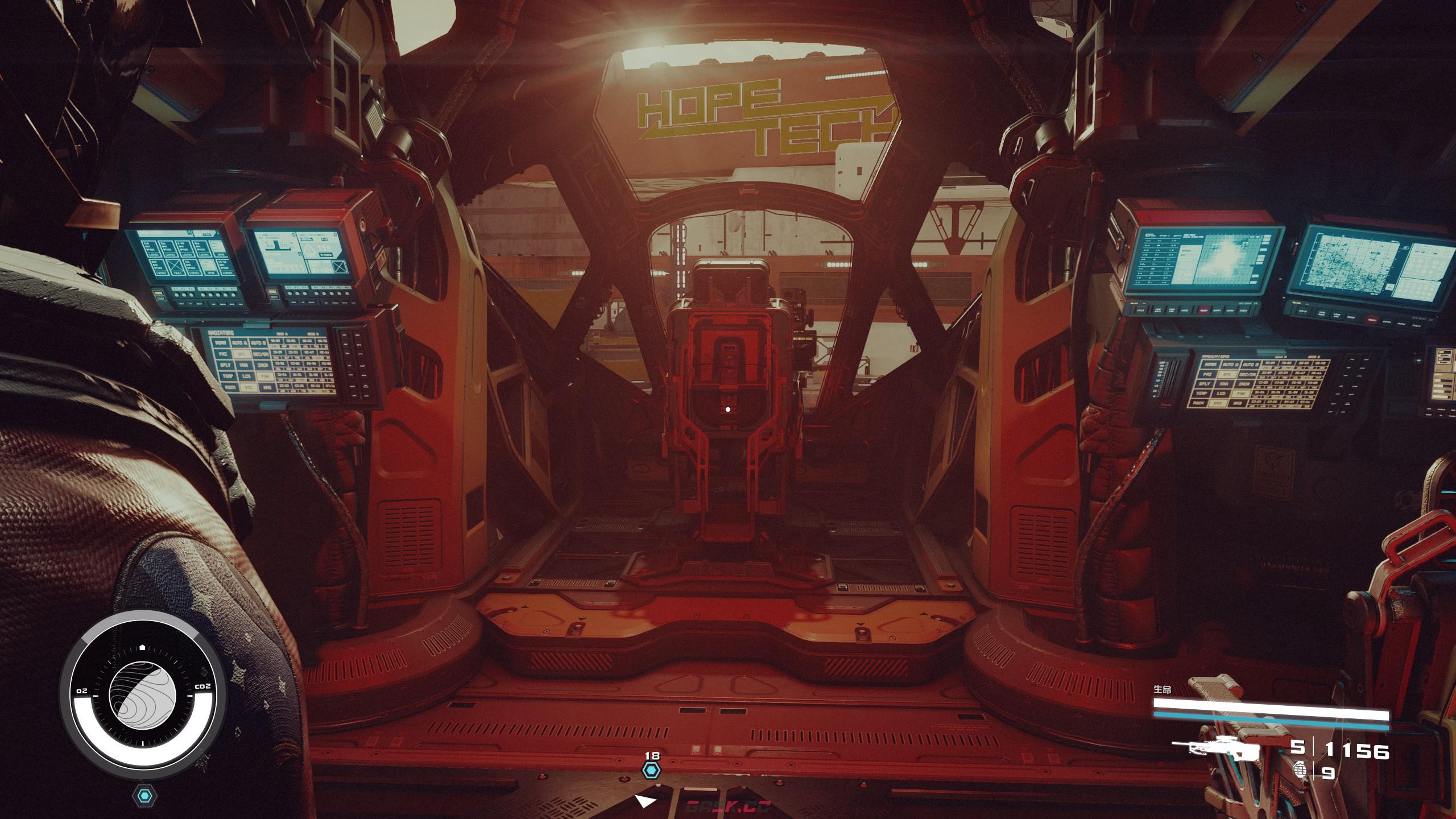
Task: Choose the grenade icon beside the count
Action: pyautogui.click(x=1299, y=771)
